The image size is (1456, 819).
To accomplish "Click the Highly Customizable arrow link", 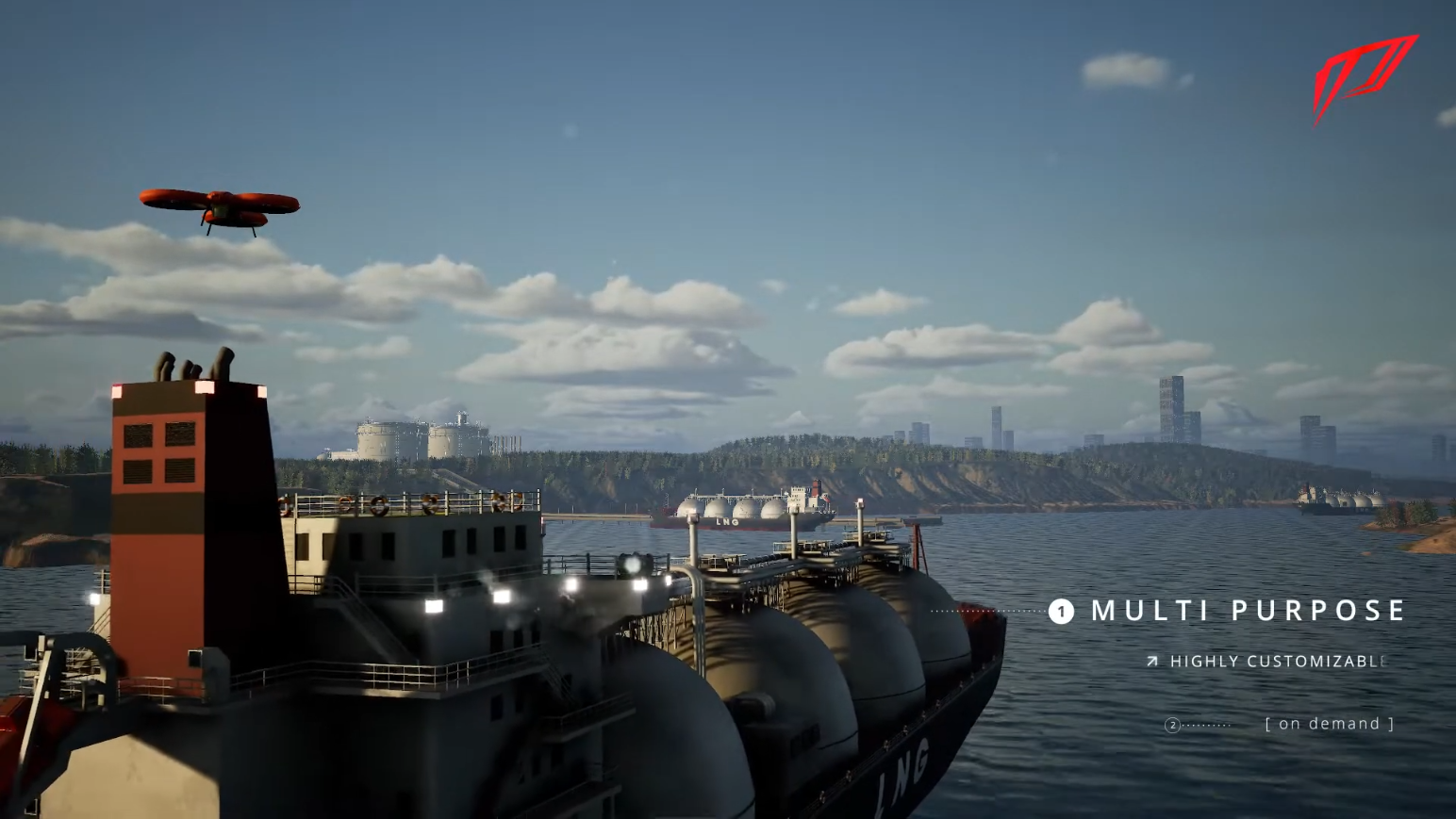I will pyautogui.click(x=1152, y=662).
